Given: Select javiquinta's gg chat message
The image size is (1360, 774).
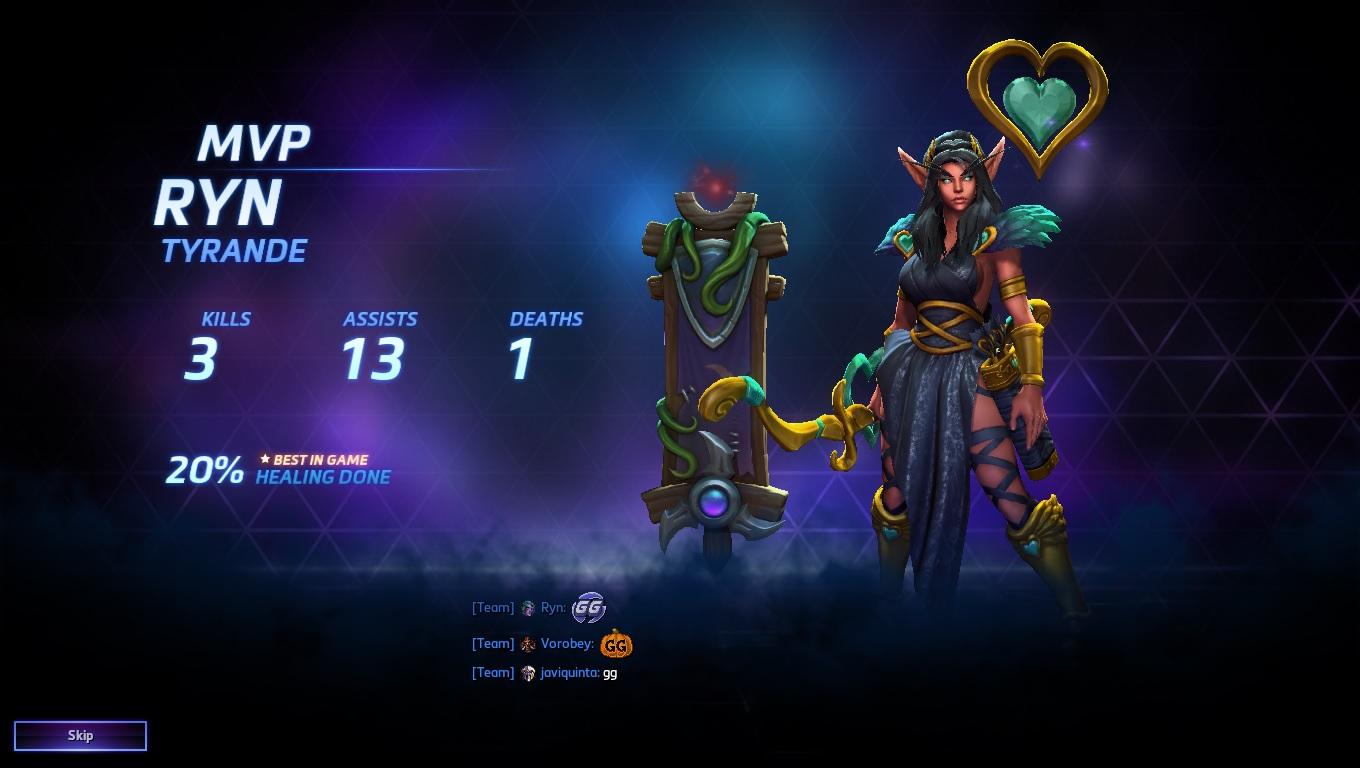Looking at the screenshot, I should click(x=609, y=673).
